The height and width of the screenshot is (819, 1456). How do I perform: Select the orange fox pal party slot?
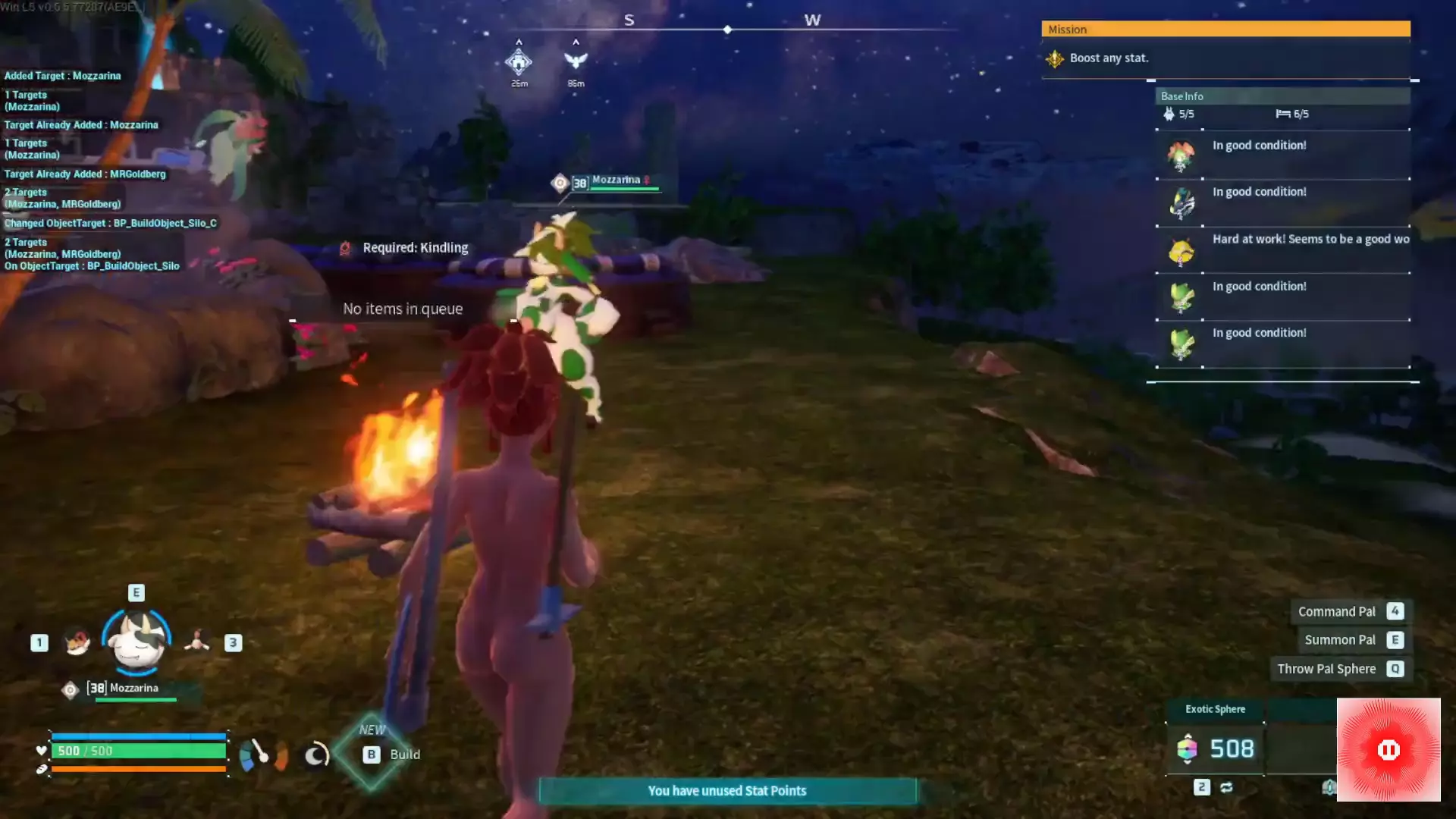coord(77,642)
